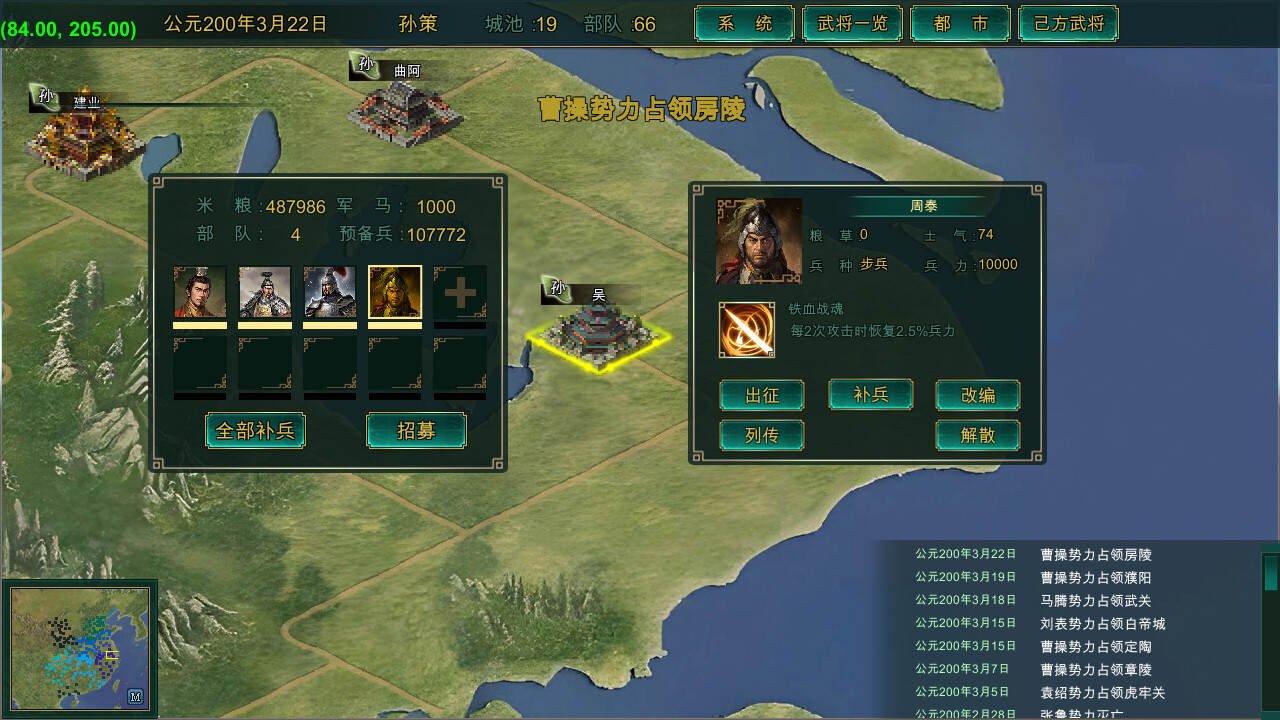Image resolution: width=1280 pixels, height=720 pixels.
Task: Switch to the 都市 view
Action: pyautogui.click(x=960, y=22)
